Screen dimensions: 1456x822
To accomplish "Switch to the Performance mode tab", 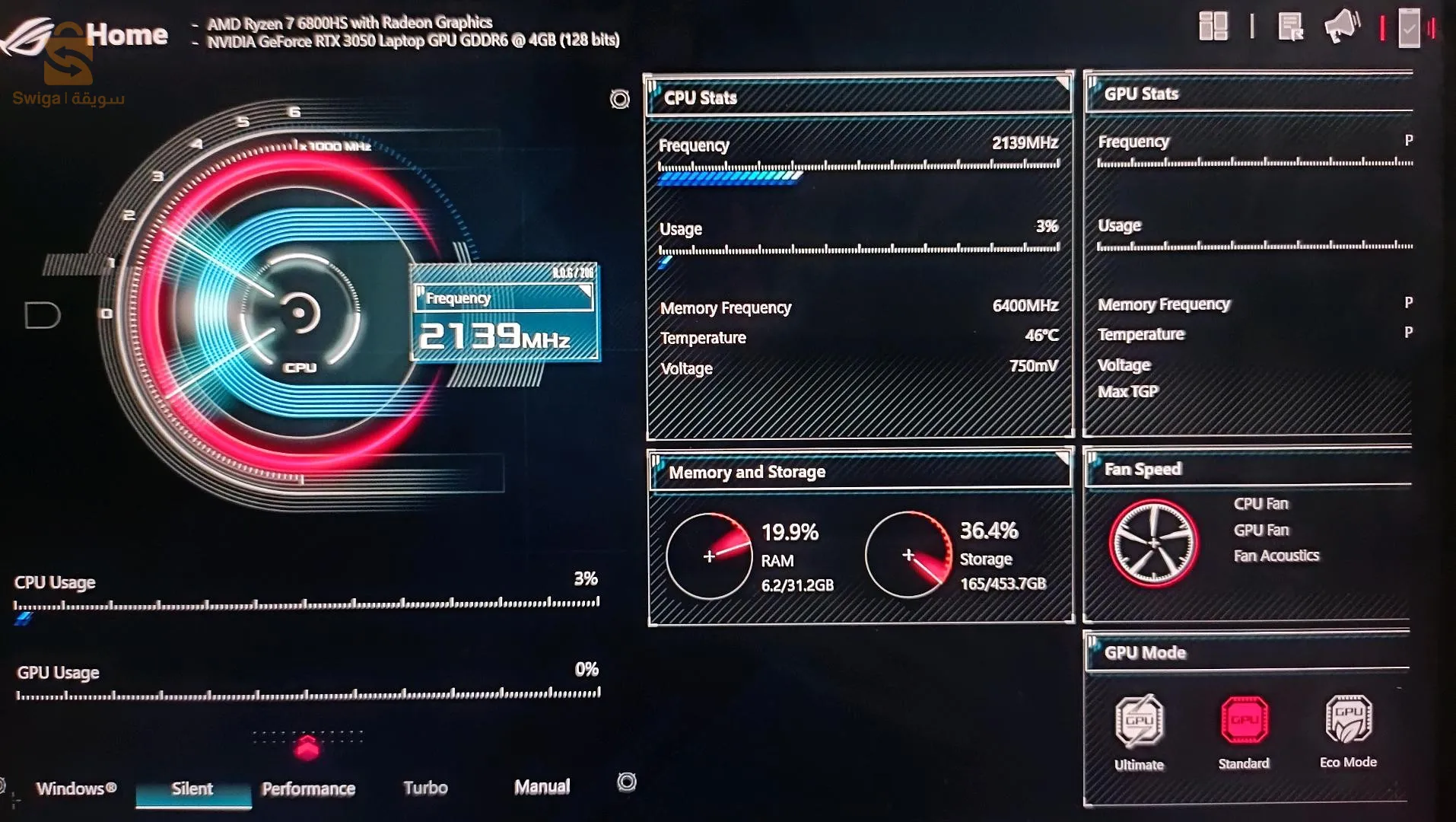I will tap(308, 789).
